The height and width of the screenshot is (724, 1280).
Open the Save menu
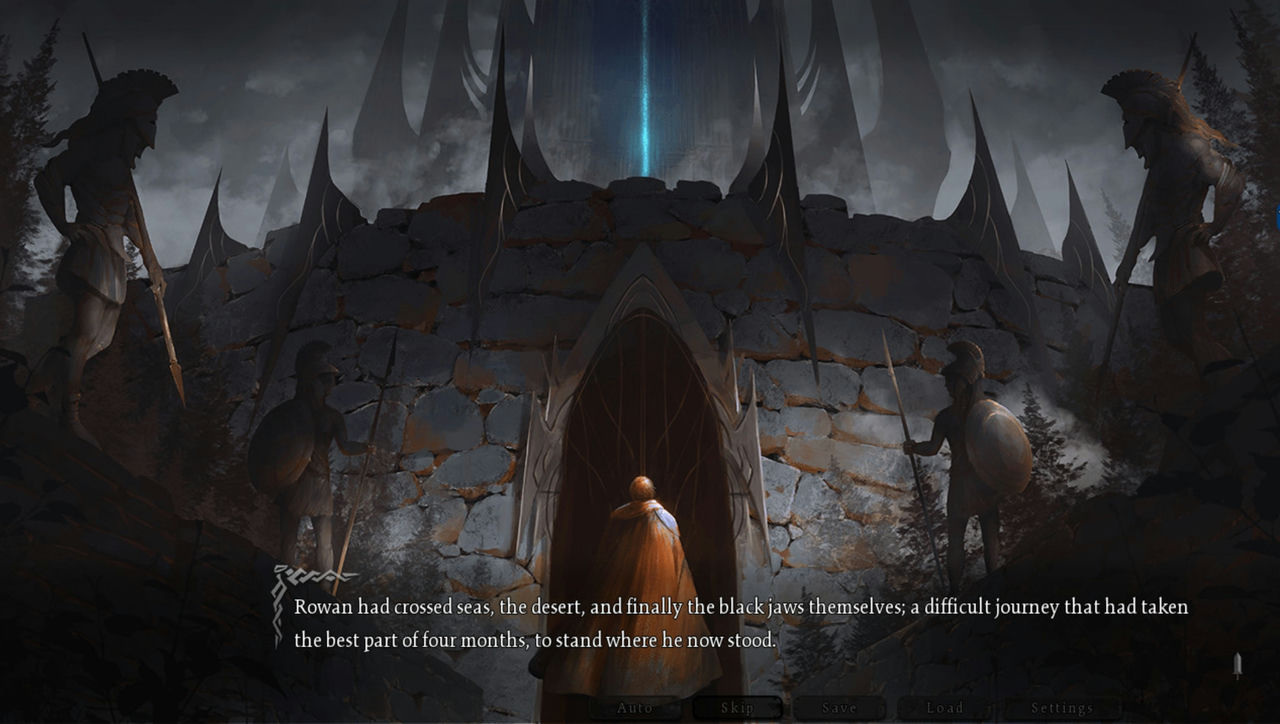839,708
